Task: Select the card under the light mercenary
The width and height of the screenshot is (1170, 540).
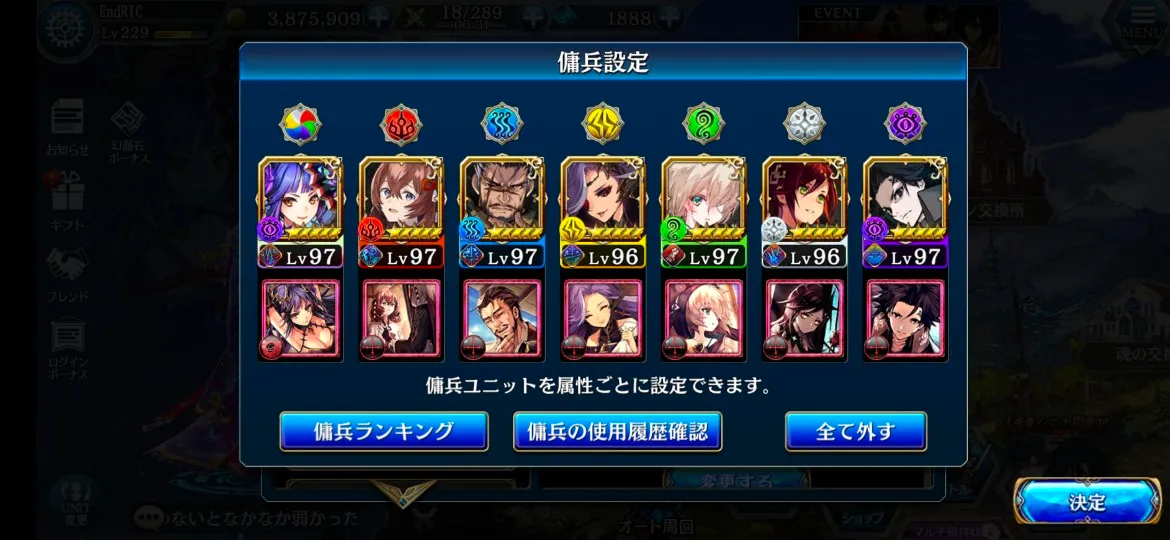Action: pos(805,319)
